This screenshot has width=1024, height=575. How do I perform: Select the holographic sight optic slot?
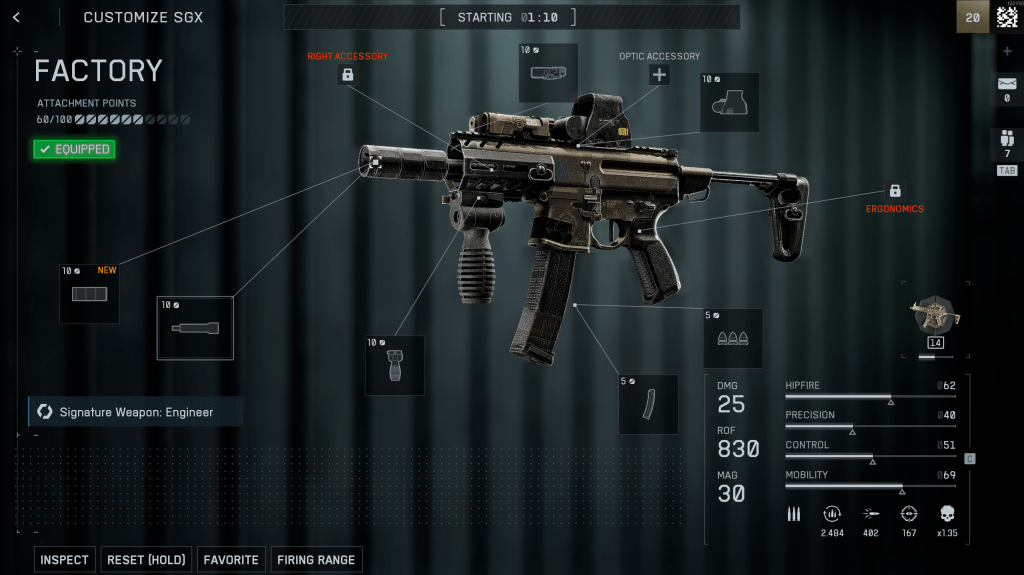pyautogui.click(x=729, y=102)
